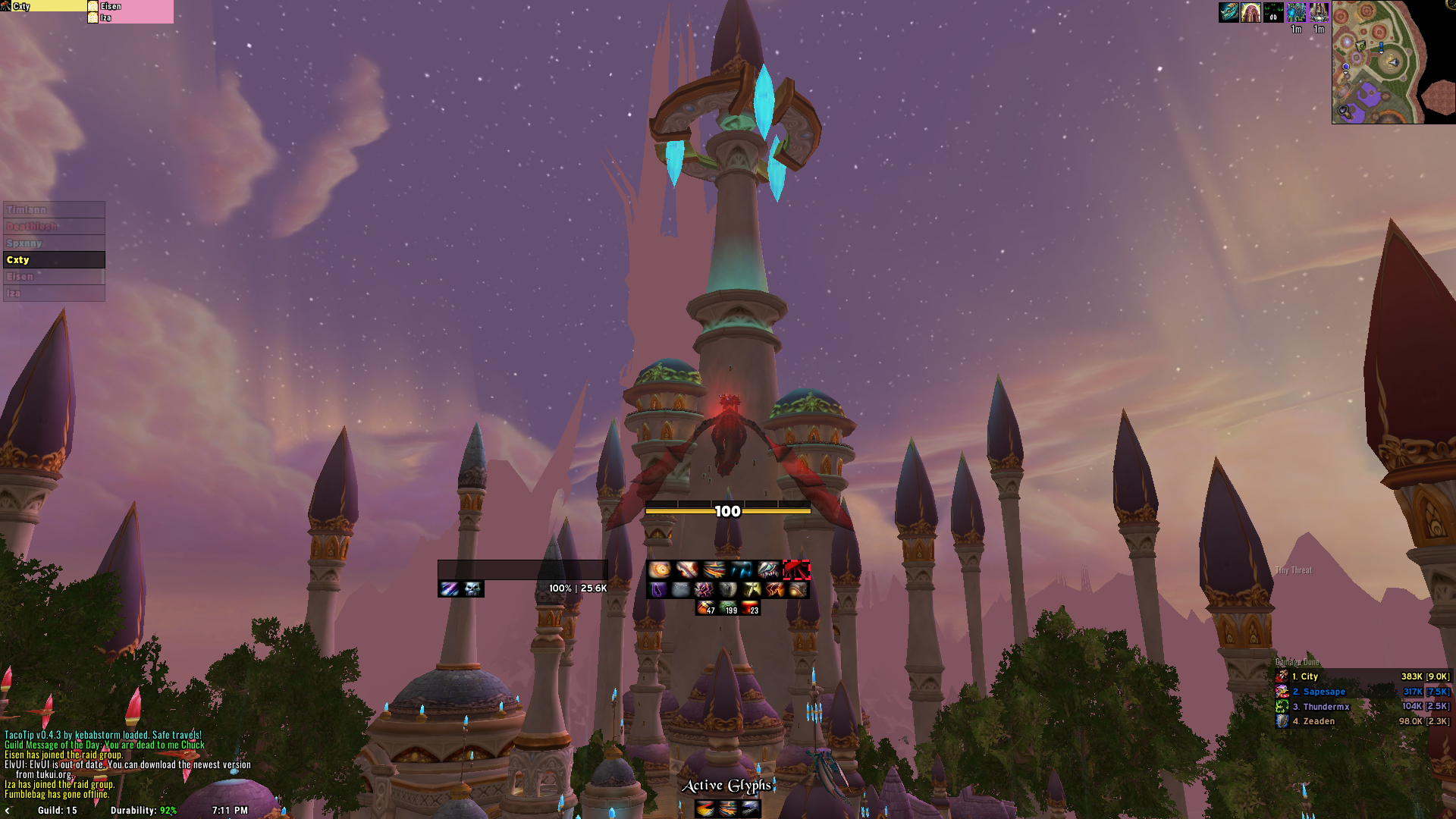Use the red item showing 23
Image resolution: width=1456 pixels, height=819 pixels.
coord(750,608)
